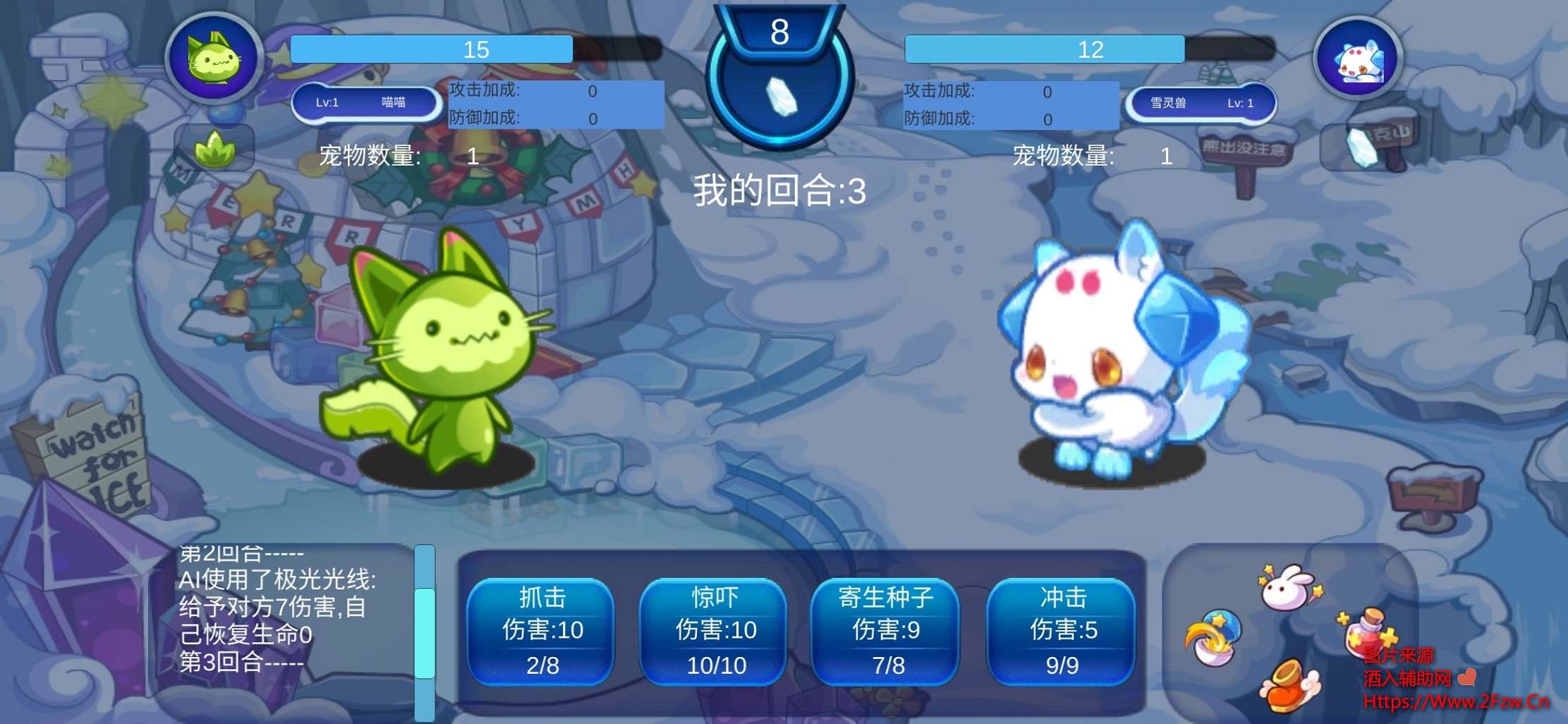Image resolution: width=1568 pixels, height=724 pixels.
Task: Tap the green leaf element badge
Action: coord(214,148)
